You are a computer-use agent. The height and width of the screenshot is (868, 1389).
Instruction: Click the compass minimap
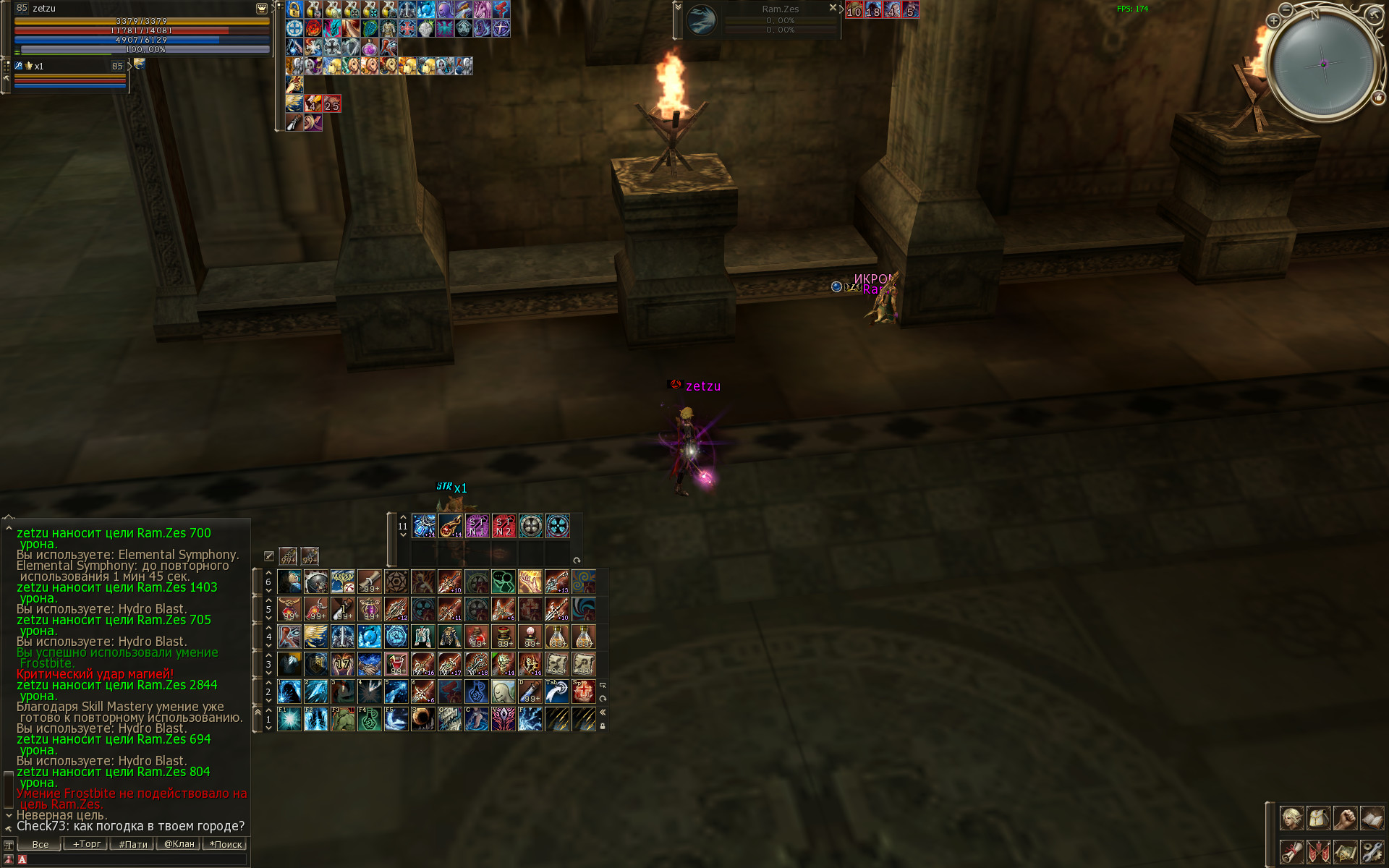(1323, 64)
